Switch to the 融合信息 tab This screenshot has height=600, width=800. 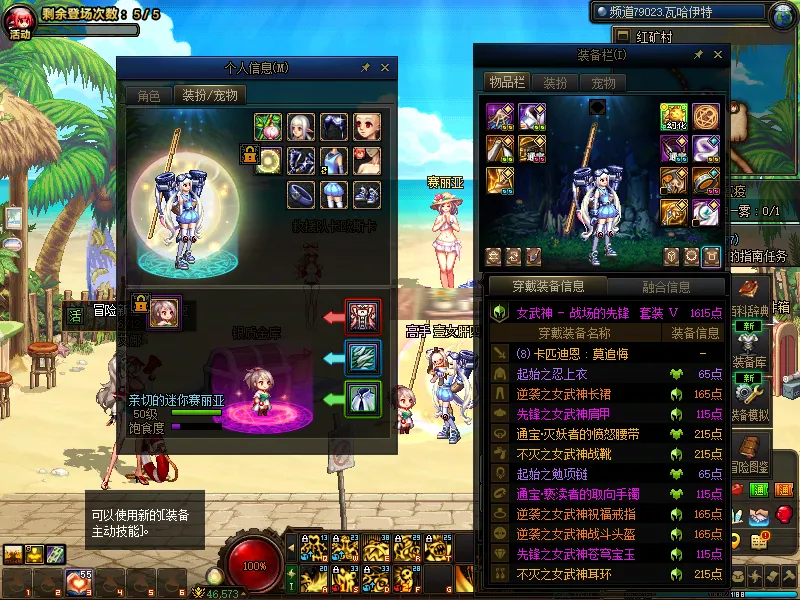coord(666,287)
